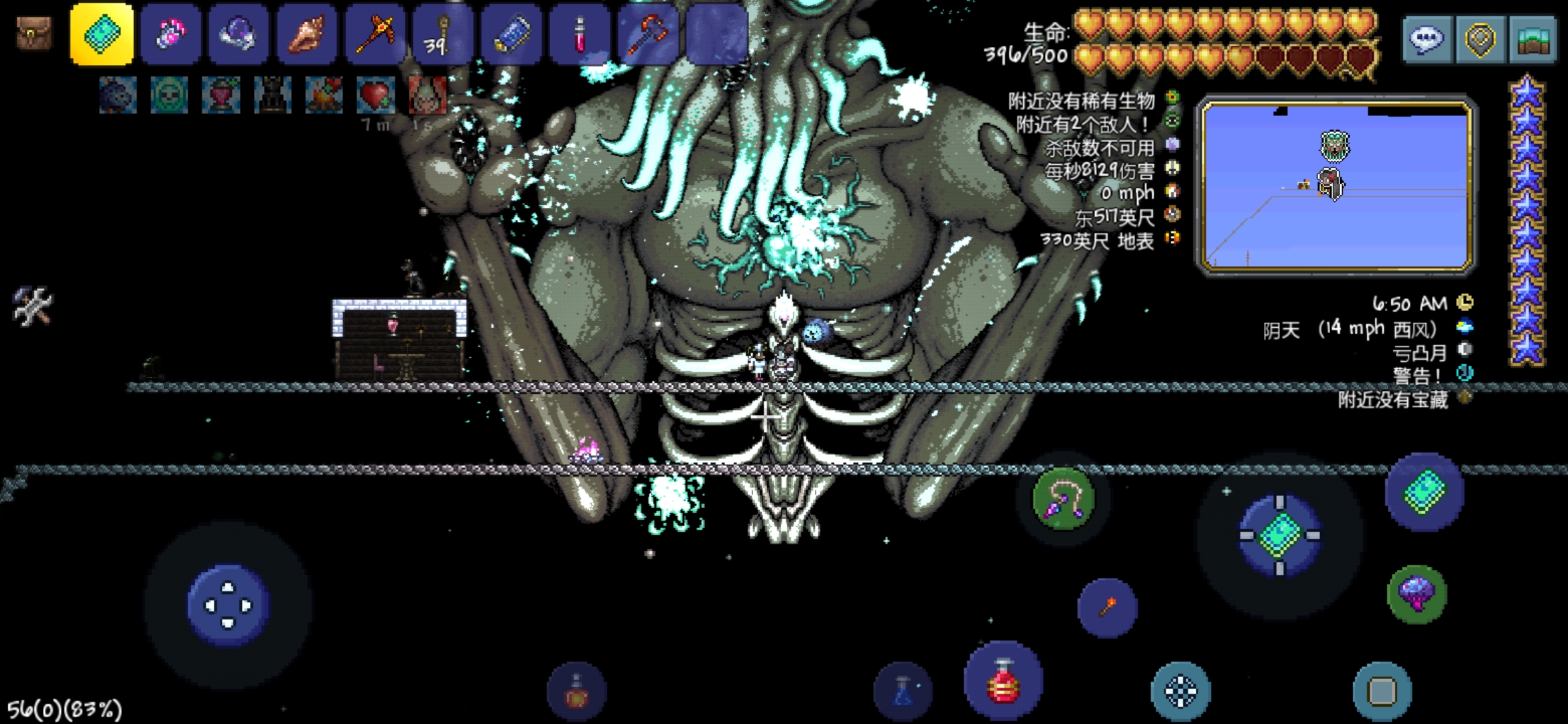
Task: Select the rope stack of 39 slot
Action: click(x=444, y=34)
